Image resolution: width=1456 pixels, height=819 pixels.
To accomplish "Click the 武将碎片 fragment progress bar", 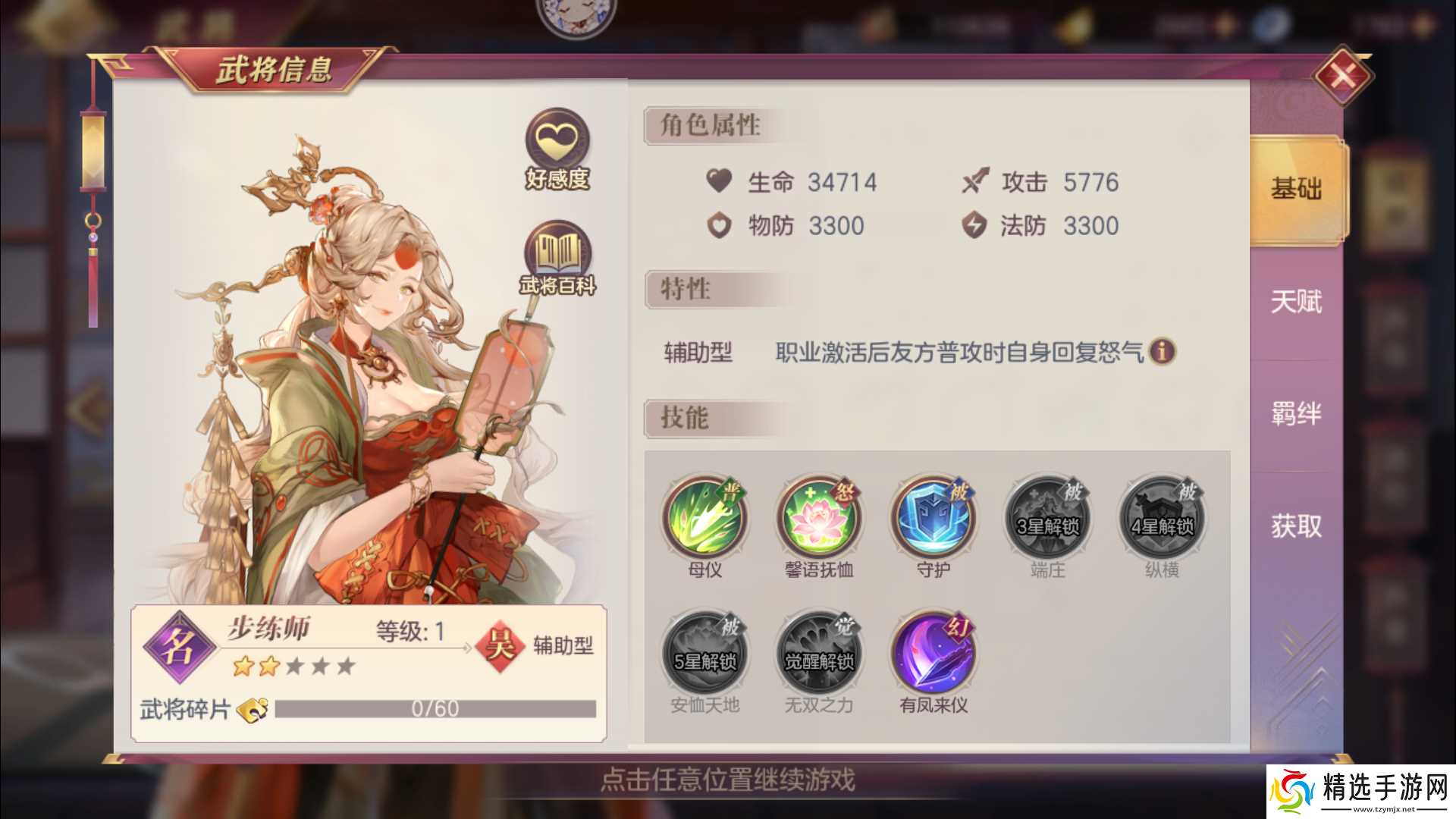I will tap(436, 709).
